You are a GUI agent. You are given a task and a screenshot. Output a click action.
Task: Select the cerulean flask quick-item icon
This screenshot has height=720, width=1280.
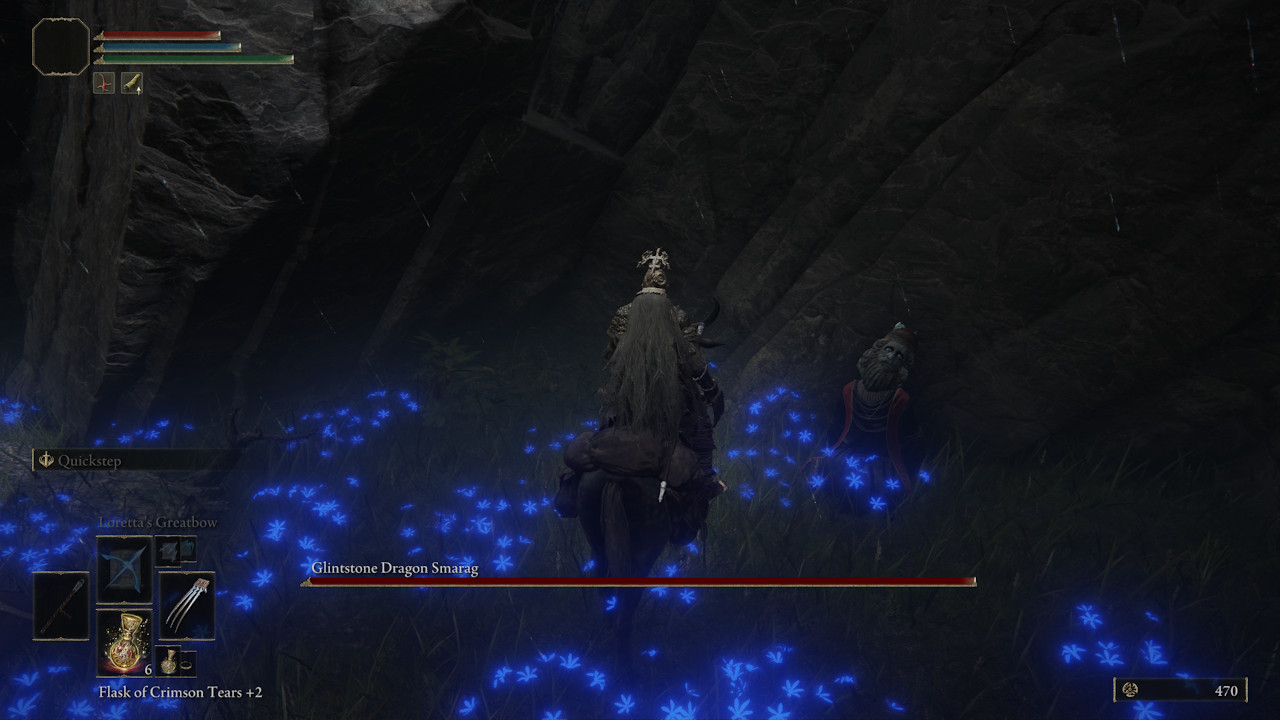click(x=168, y=661)
